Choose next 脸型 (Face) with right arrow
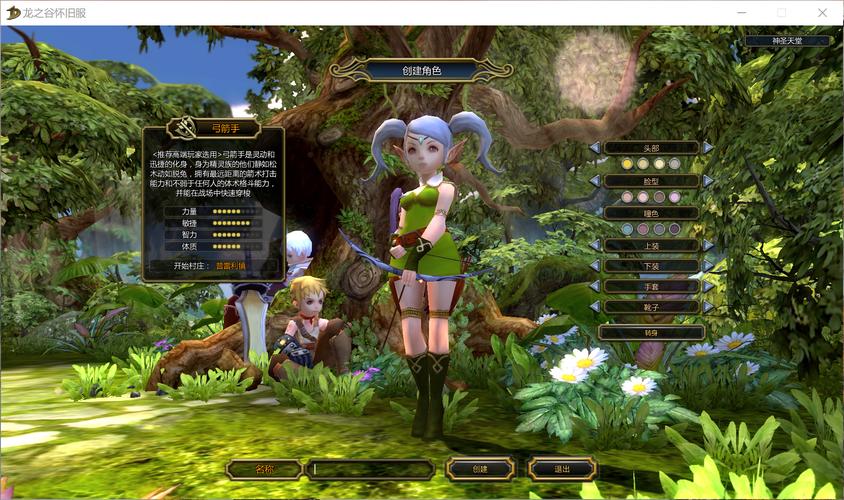844x500 pixels. (708, 180)
